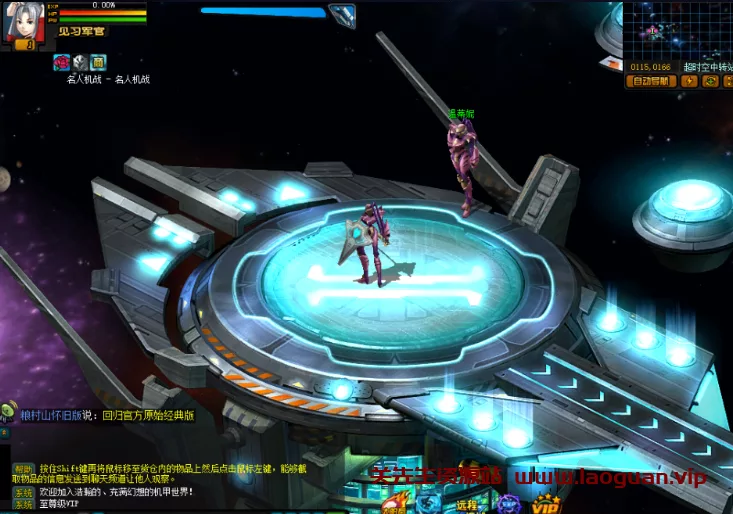Click the player character portrait
Screen dimensions: 733x514
pos(21,20)
